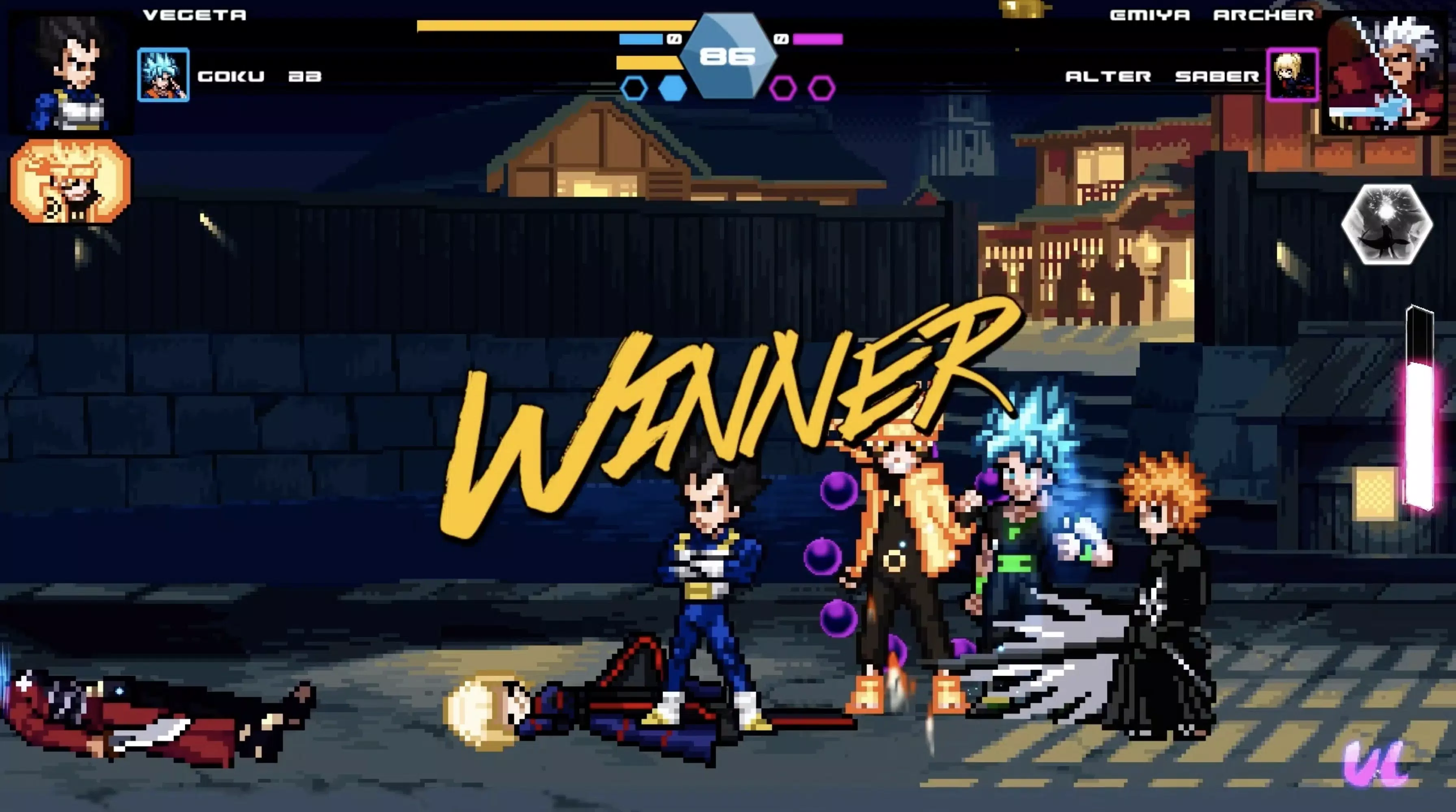
Task: Click the central timer hexagon
Action: pos(729,56)
